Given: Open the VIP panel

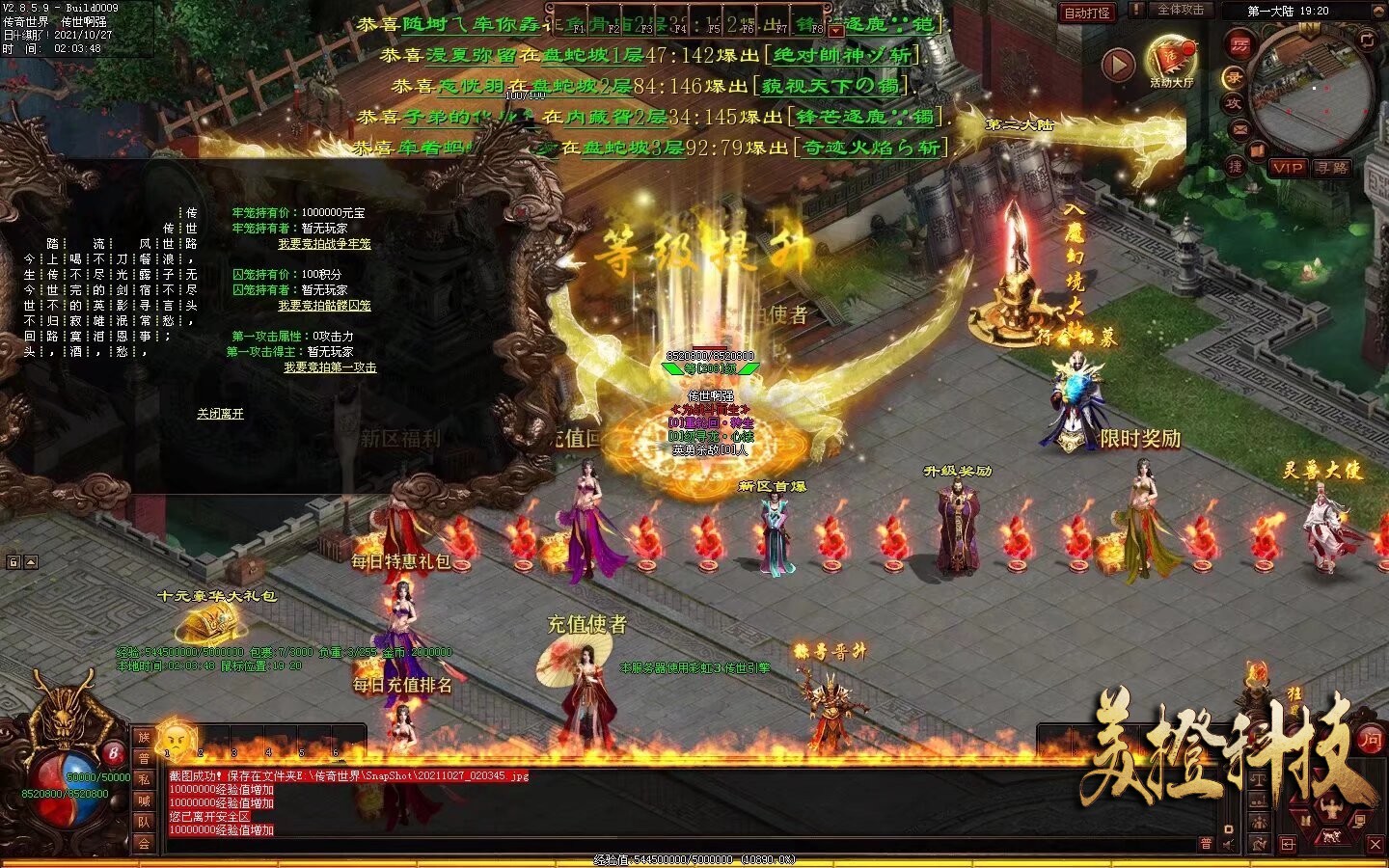Looking at the screenshot, I should point(1287,168).
